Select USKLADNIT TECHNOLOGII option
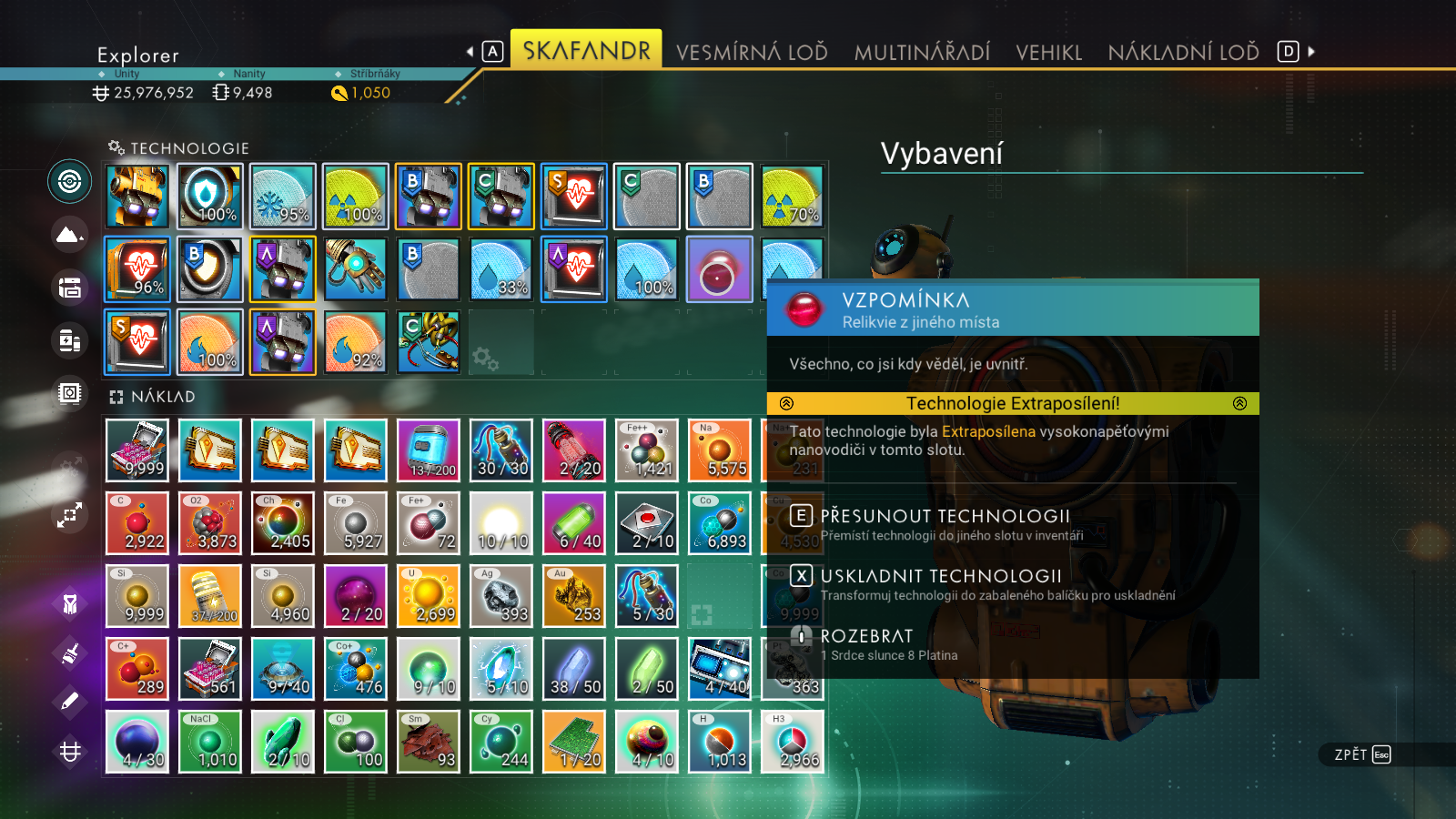1456x819 pixels. coord(941,577)
